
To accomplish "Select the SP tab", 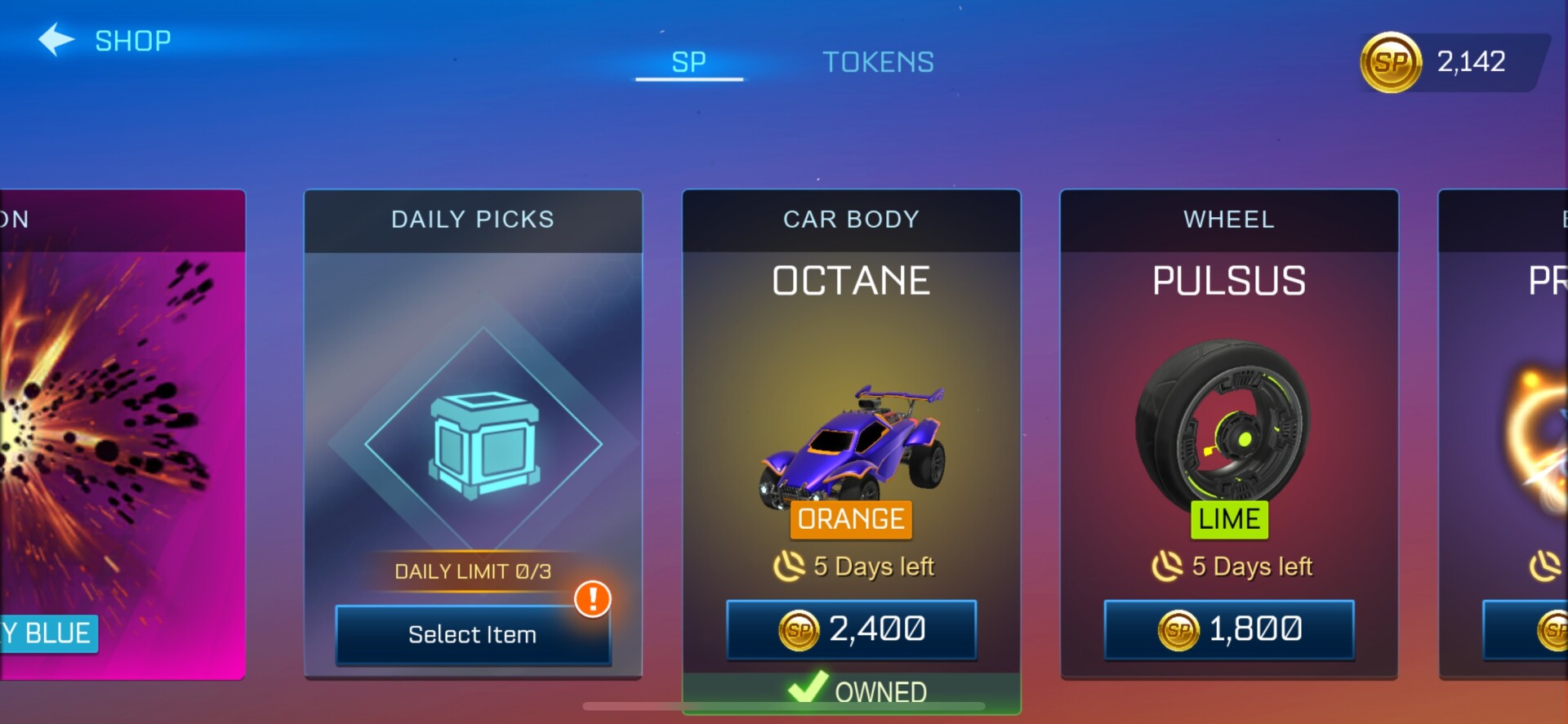I will pyautogui.click(x=688, y=61).
